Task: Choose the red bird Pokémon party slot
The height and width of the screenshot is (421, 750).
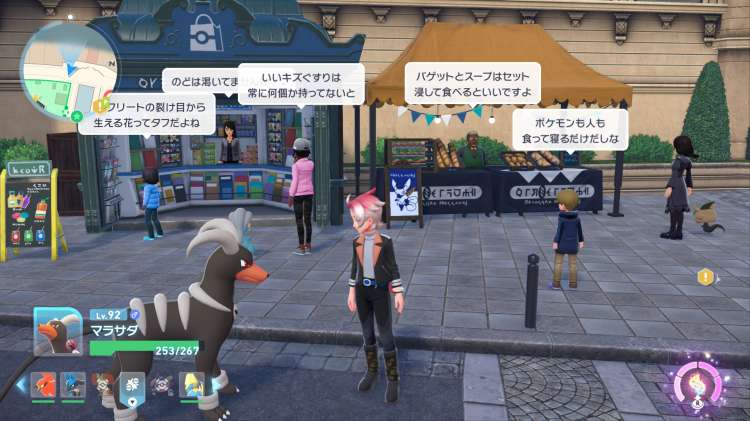Action: (43, 385)
